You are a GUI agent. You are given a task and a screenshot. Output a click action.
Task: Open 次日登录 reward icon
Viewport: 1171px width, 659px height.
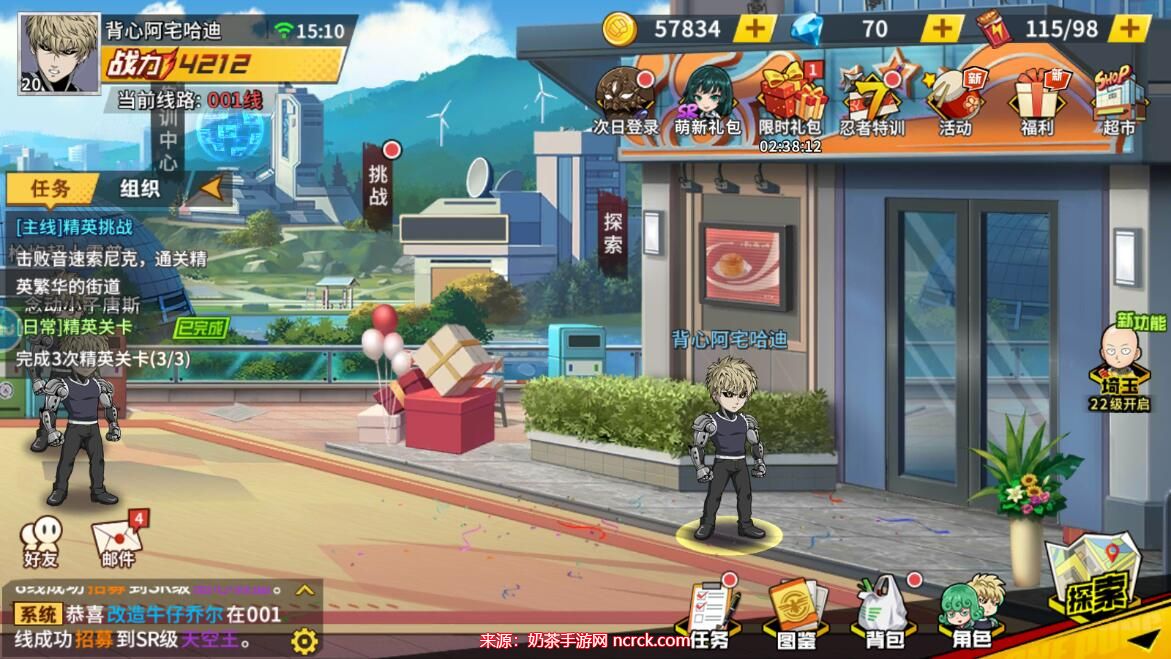(x=626, y=100)
